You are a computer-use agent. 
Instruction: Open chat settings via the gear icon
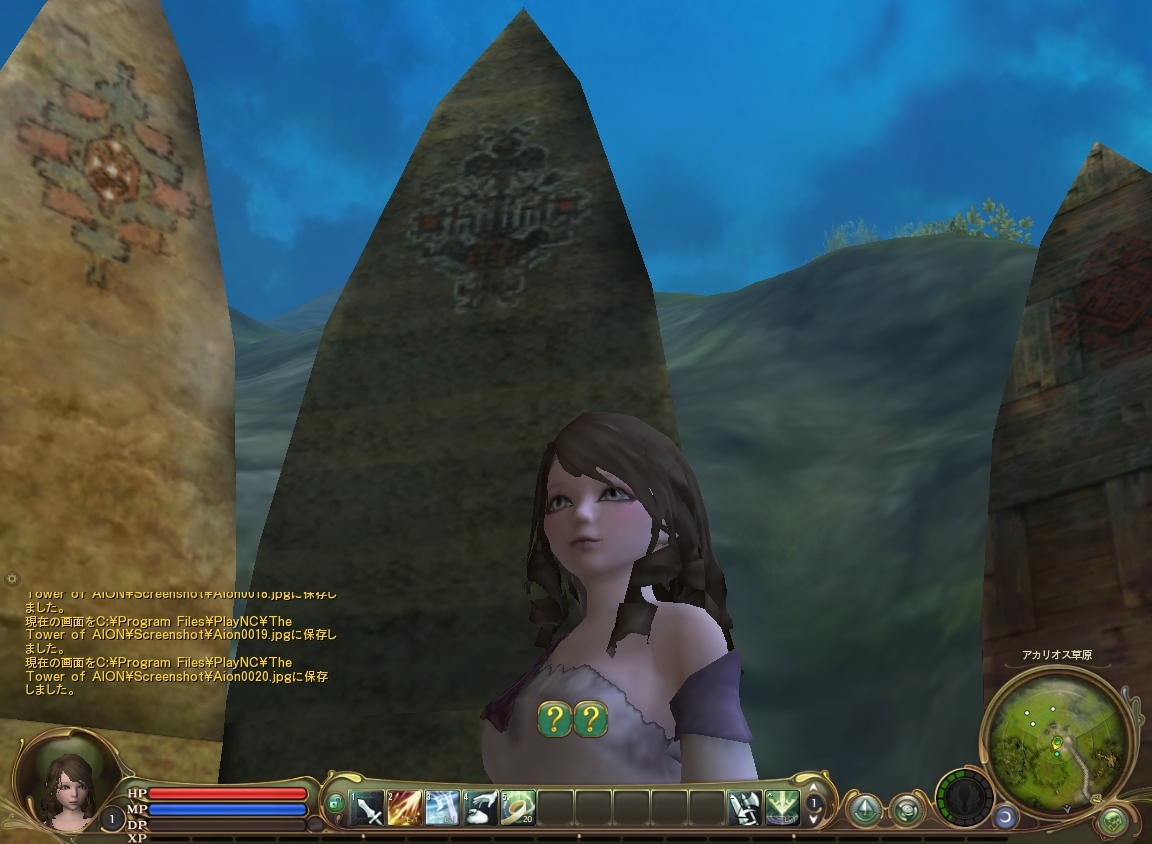(12, 579)
